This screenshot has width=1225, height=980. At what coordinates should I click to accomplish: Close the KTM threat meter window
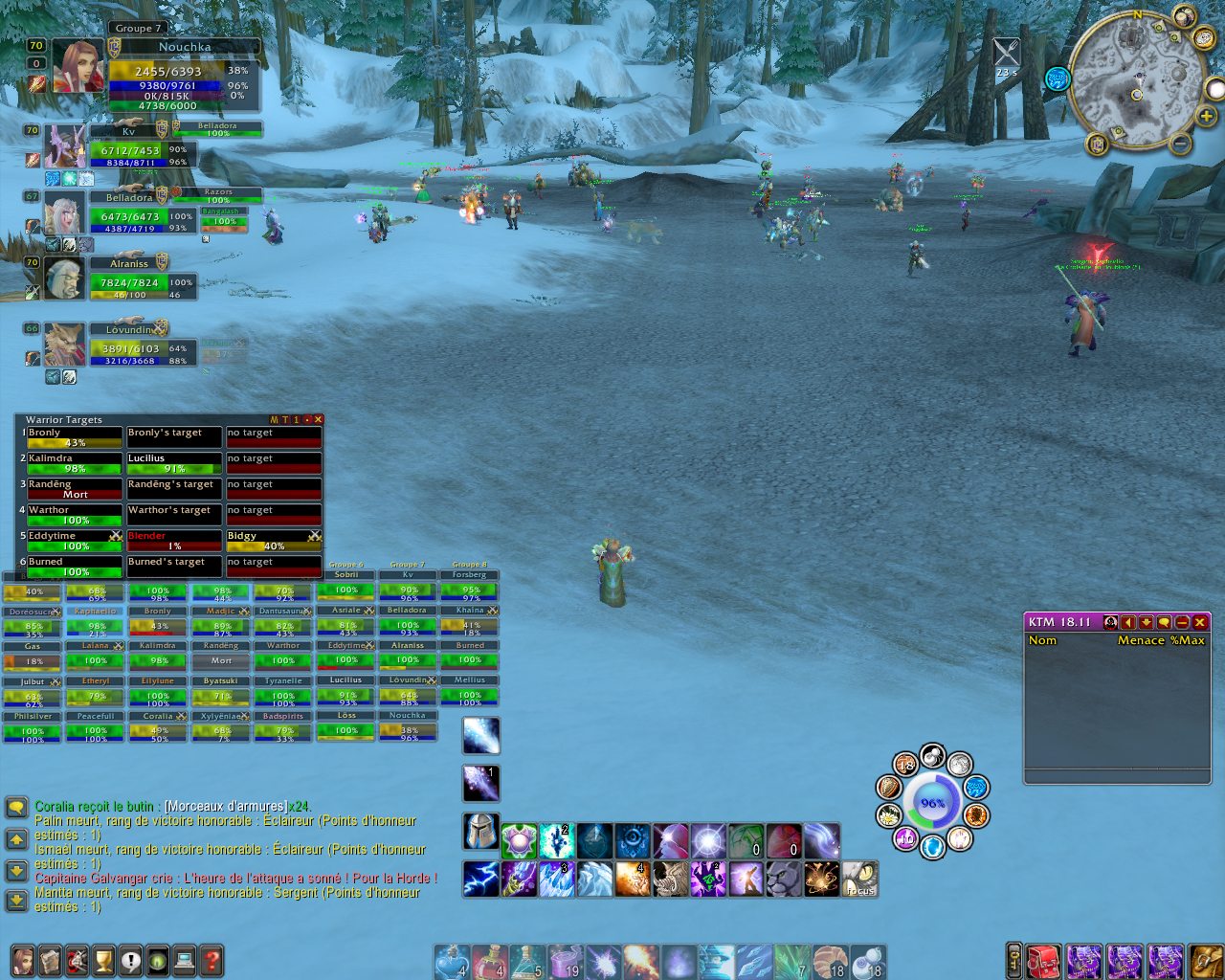point(1200,622)
